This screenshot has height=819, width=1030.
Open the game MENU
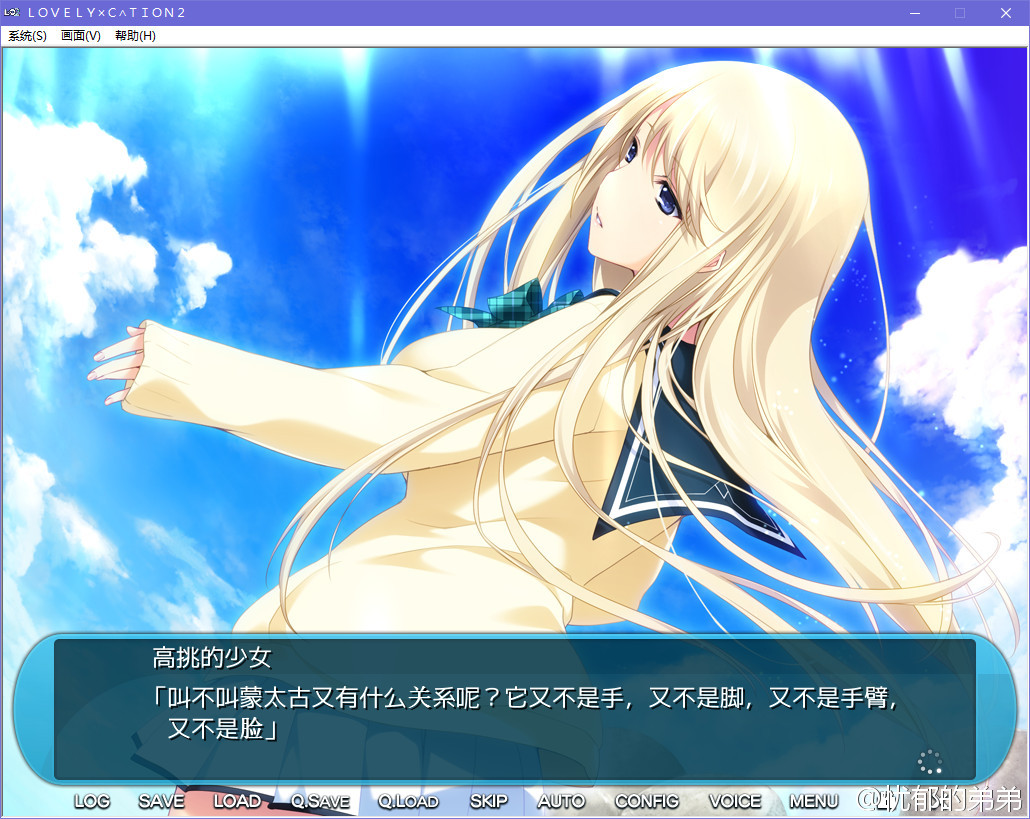[814, 801]
